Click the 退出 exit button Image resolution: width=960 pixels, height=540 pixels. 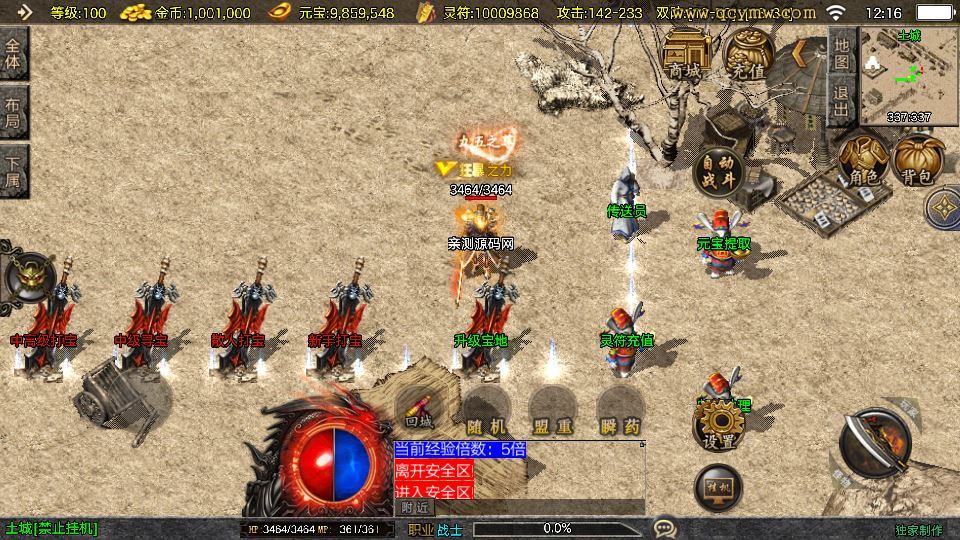(841, 101)
